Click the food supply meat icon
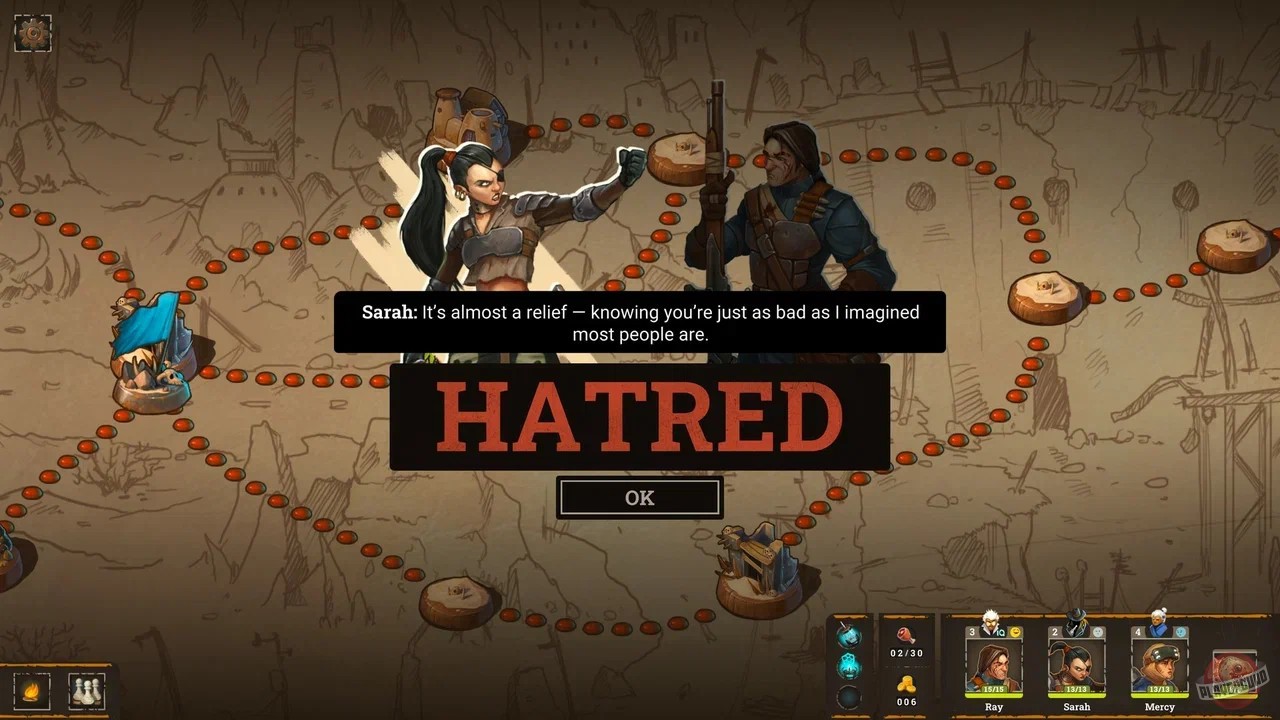This screenshot has width=1280, height=720. [907, 636]
